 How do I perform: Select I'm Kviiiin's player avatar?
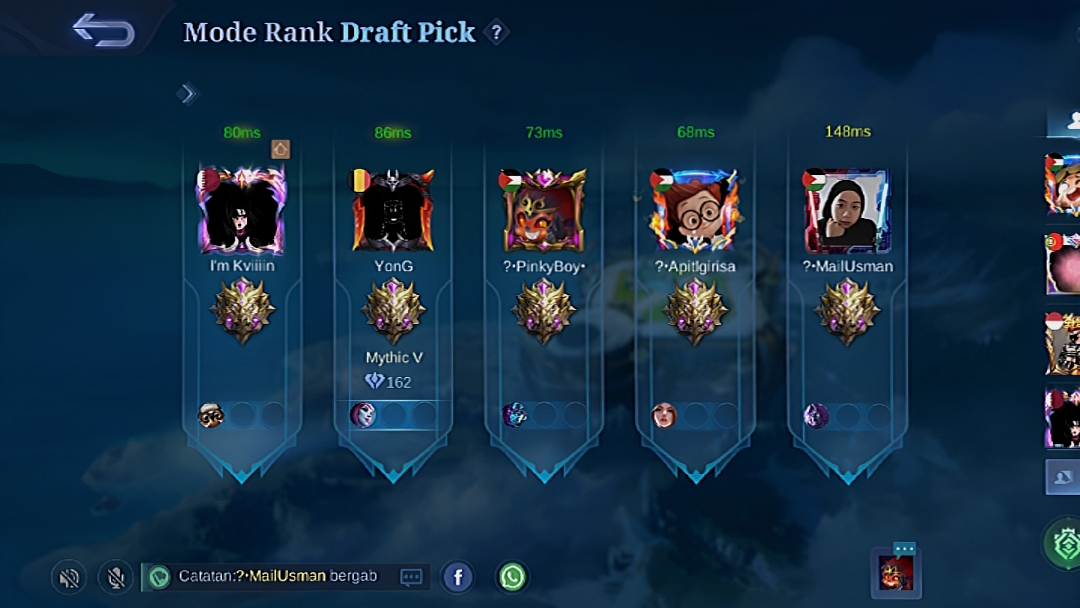coord(242,211)
